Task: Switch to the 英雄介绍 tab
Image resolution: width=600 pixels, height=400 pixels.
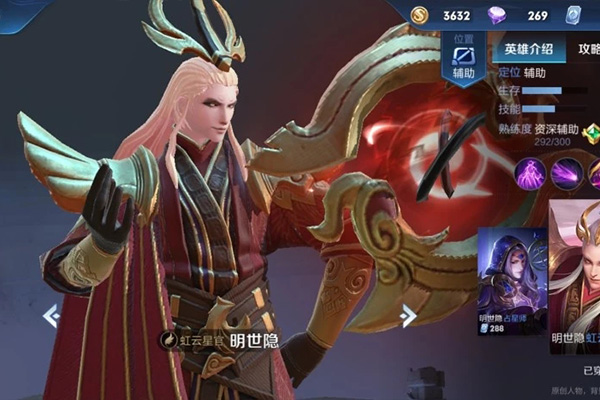Action: click(526, 49)
